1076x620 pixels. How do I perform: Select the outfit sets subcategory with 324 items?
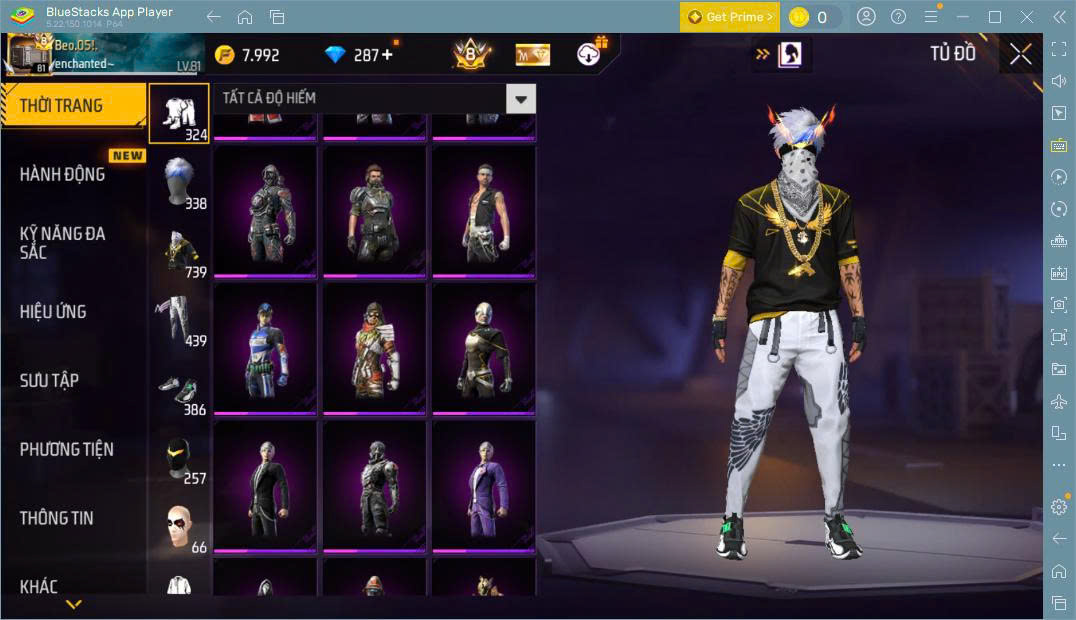pos(180,112)
